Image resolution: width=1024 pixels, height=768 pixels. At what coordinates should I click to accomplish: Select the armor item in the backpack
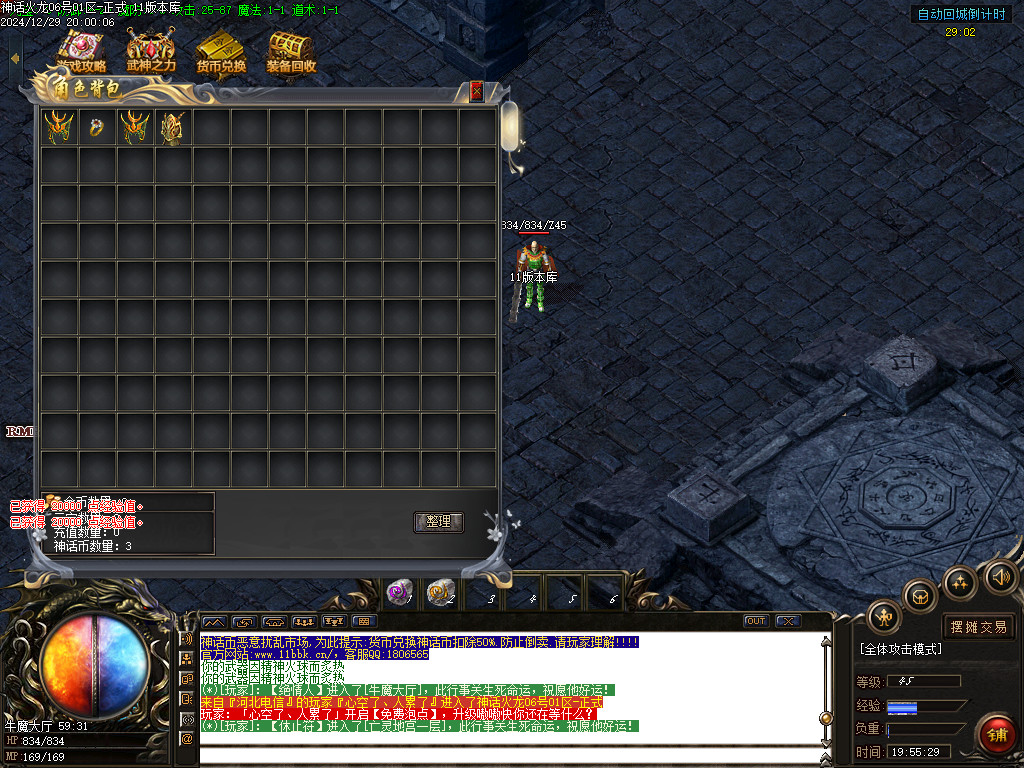173,127
